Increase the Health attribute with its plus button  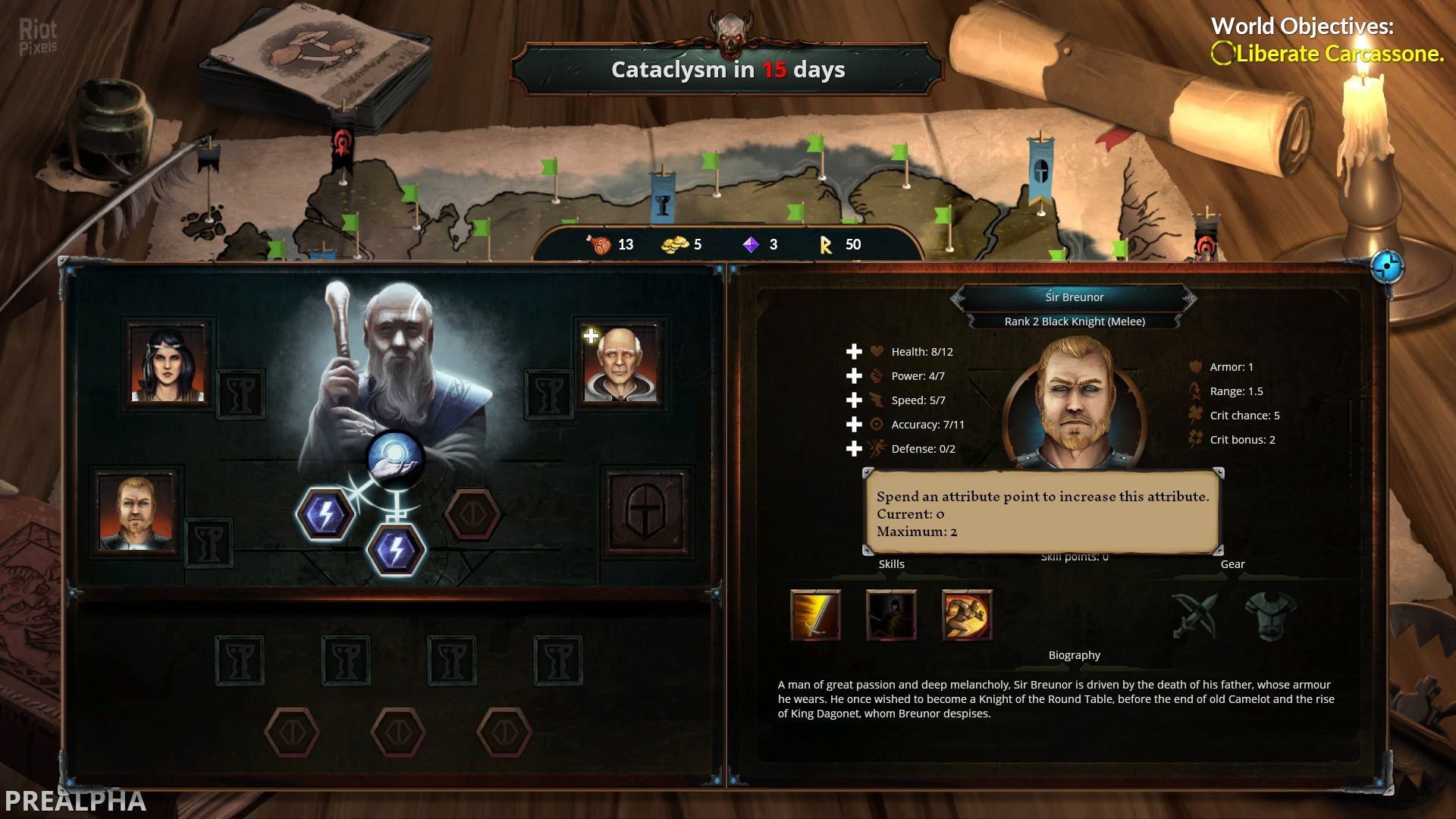[854, 352]
